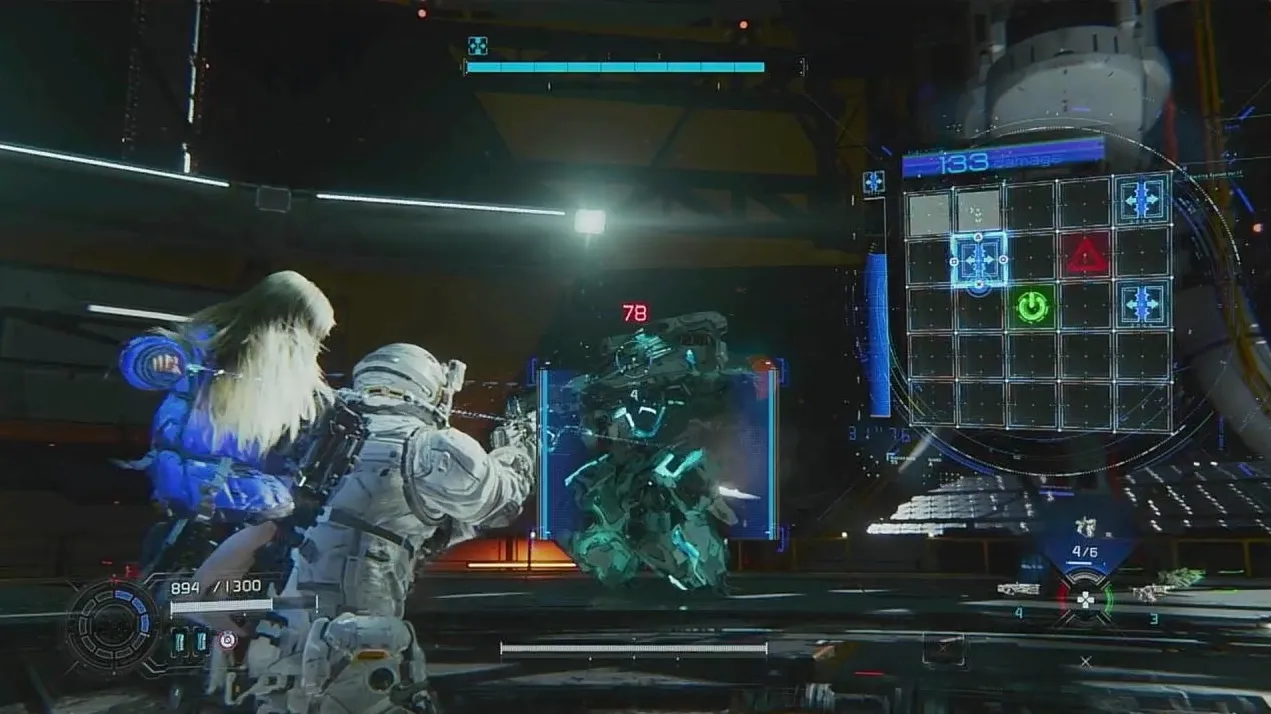Choose the weapon slot showing 4/6 ammo
Screen dimensions: 1271x714
[x=1085, y=543]
